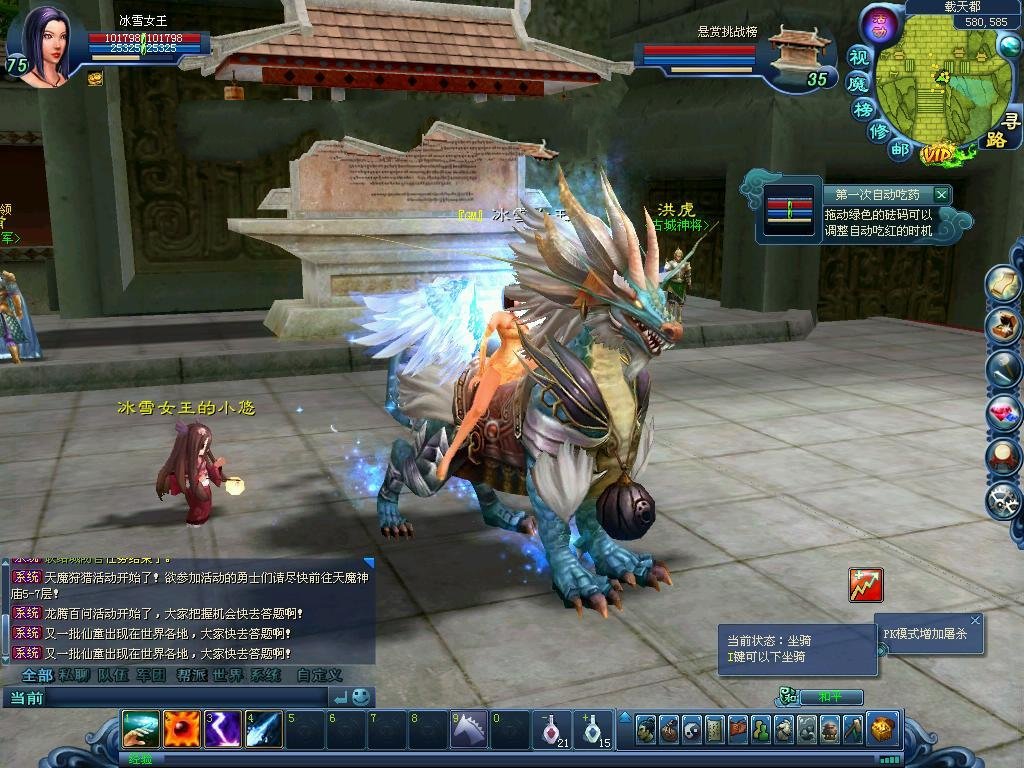
Task: Use the red health potion slot
Action: tap(551, 729)
